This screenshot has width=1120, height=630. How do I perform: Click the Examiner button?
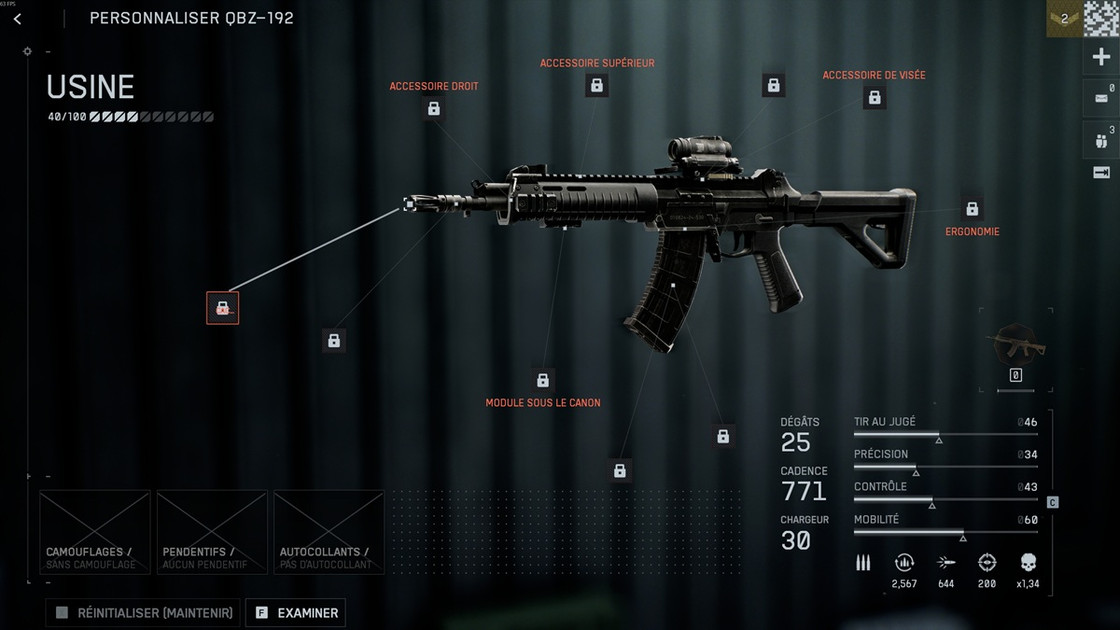tap(295, 613)
